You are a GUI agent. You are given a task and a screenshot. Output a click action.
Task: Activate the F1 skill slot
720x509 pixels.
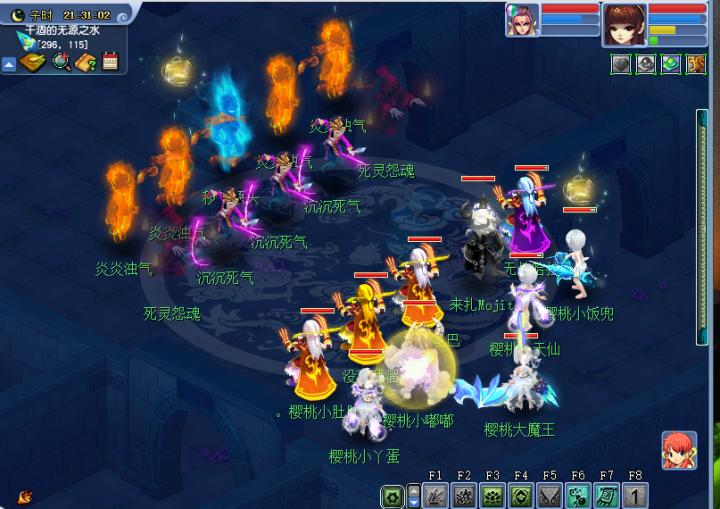tap(435, 495)
